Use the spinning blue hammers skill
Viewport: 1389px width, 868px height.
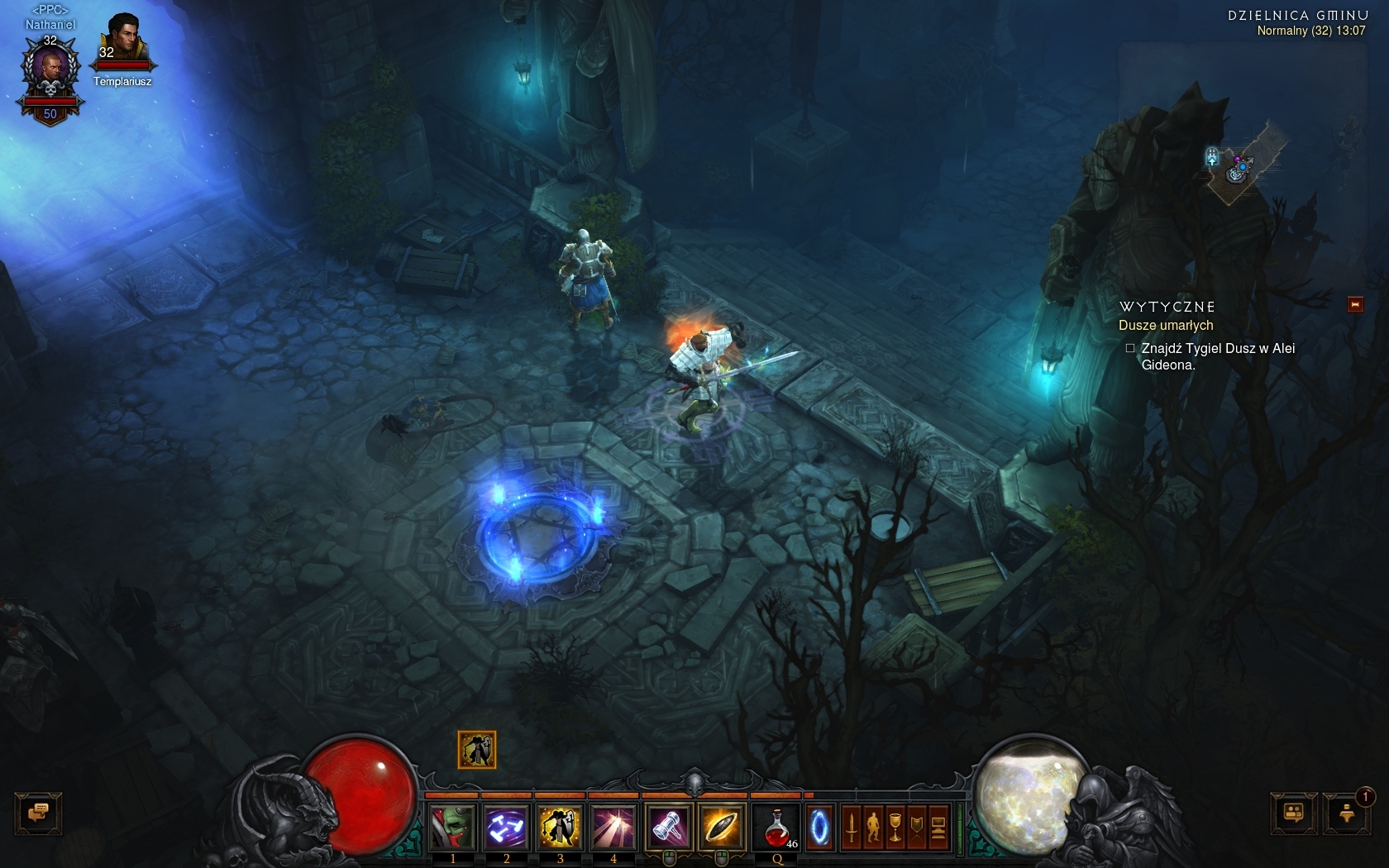tap(506, 827)
